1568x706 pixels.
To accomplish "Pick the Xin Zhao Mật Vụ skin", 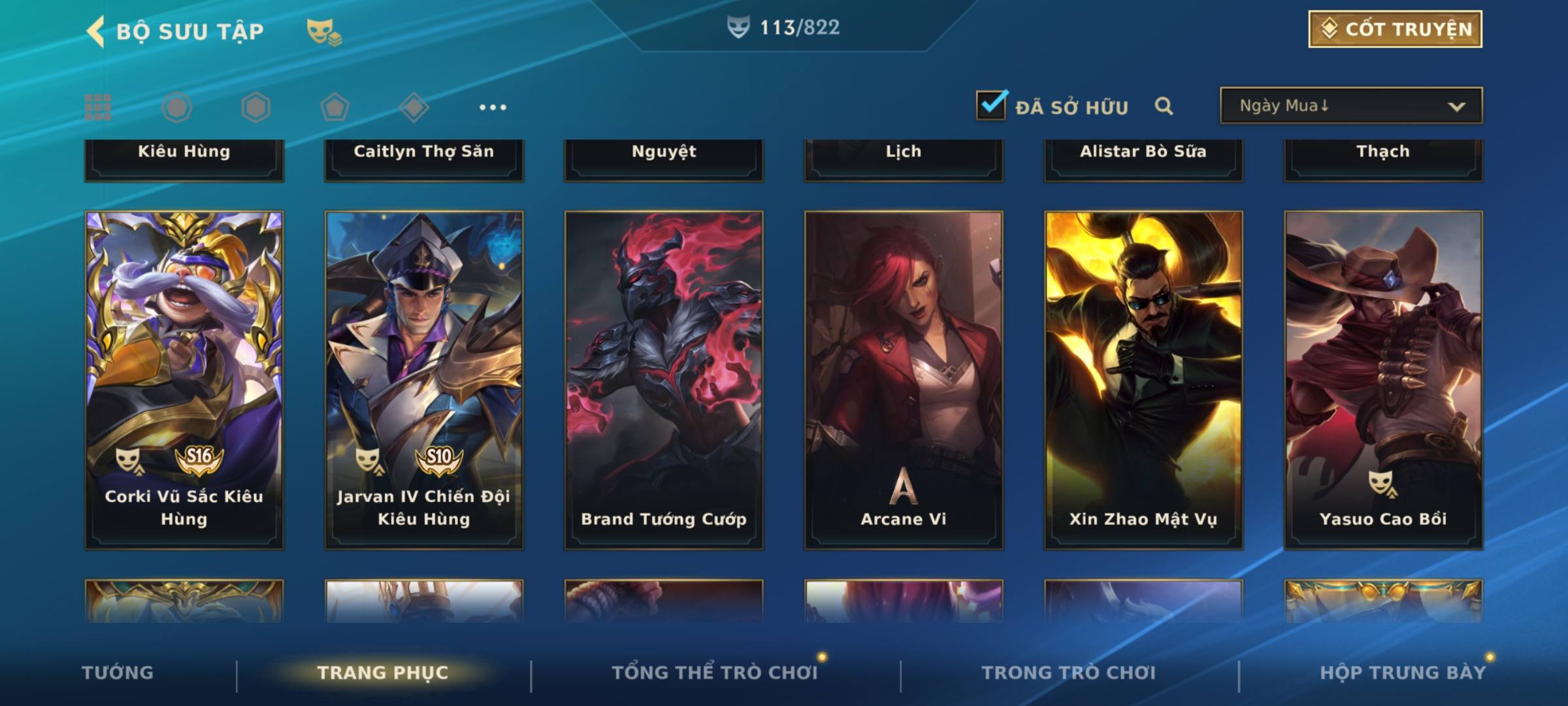I will point(1143,379).
